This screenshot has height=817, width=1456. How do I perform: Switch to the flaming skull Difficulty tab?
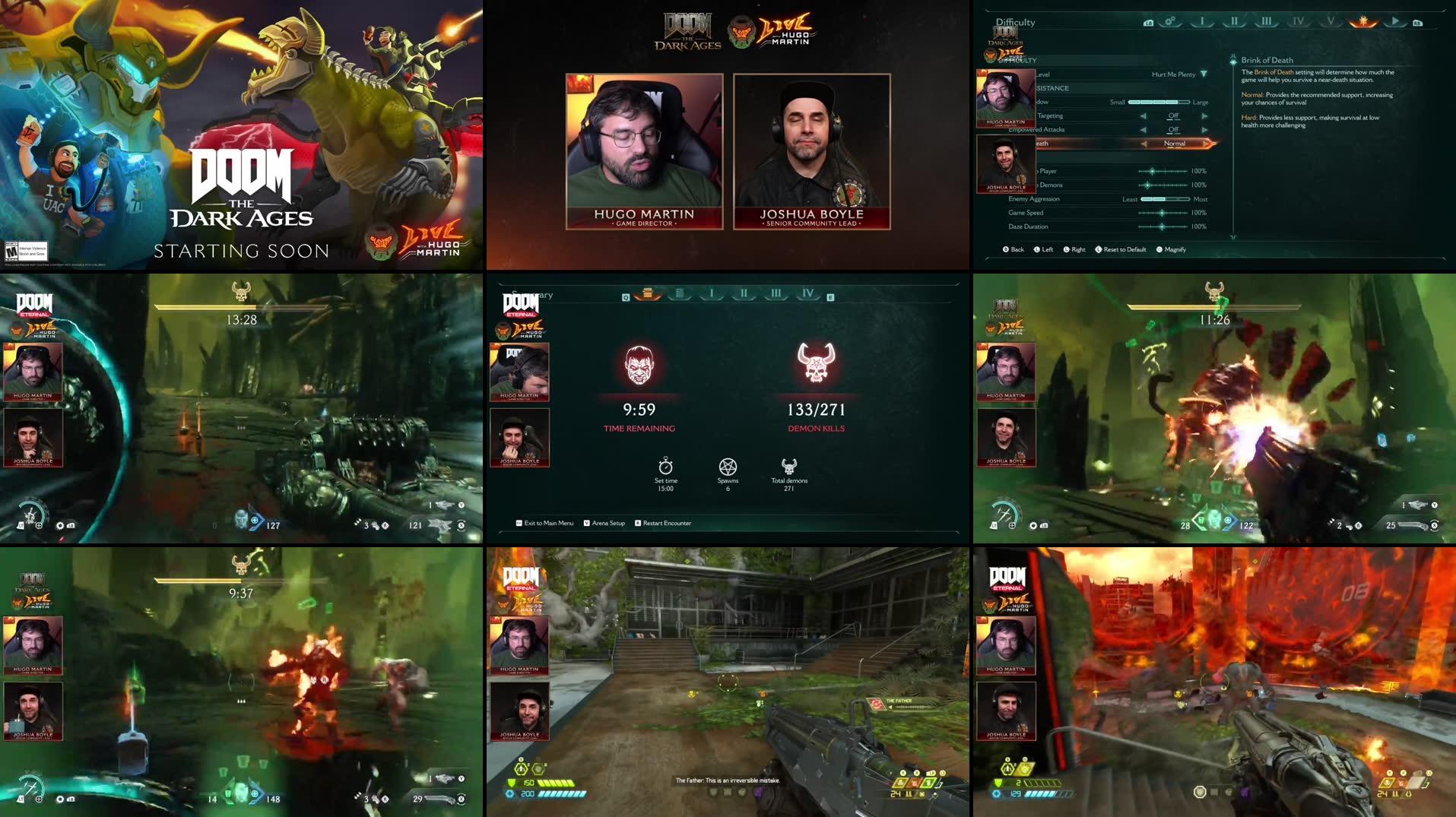click(x=1364, y=22)
